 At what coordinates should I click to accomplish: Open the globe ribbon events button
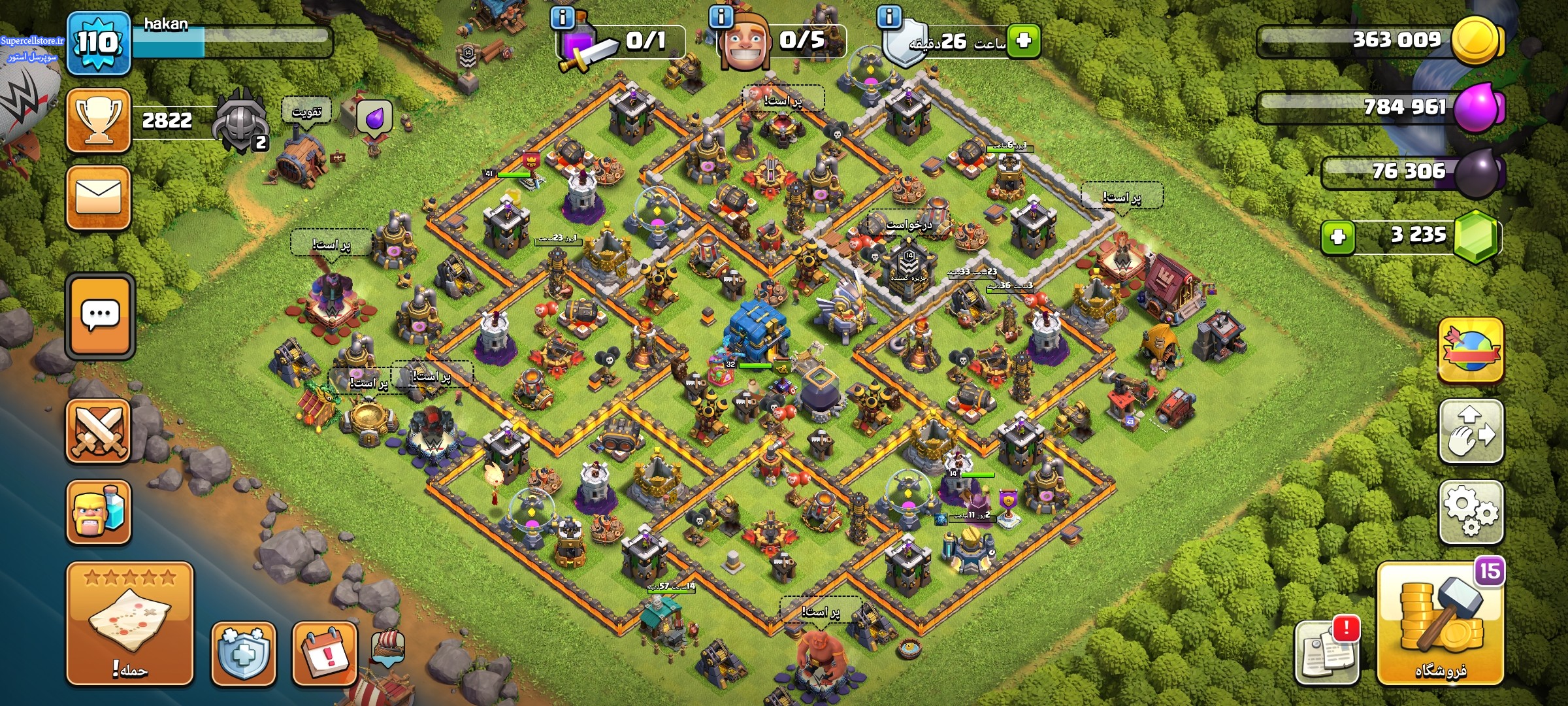click(1471, 350)
